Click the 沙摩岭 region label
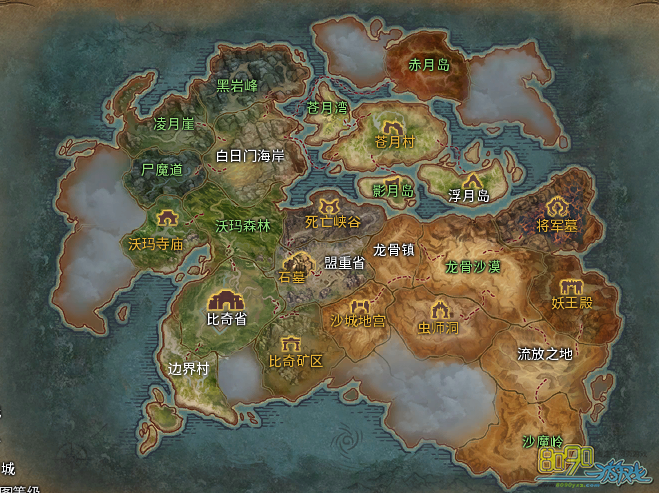Viewport: 659px width, 493px height. 543,441
